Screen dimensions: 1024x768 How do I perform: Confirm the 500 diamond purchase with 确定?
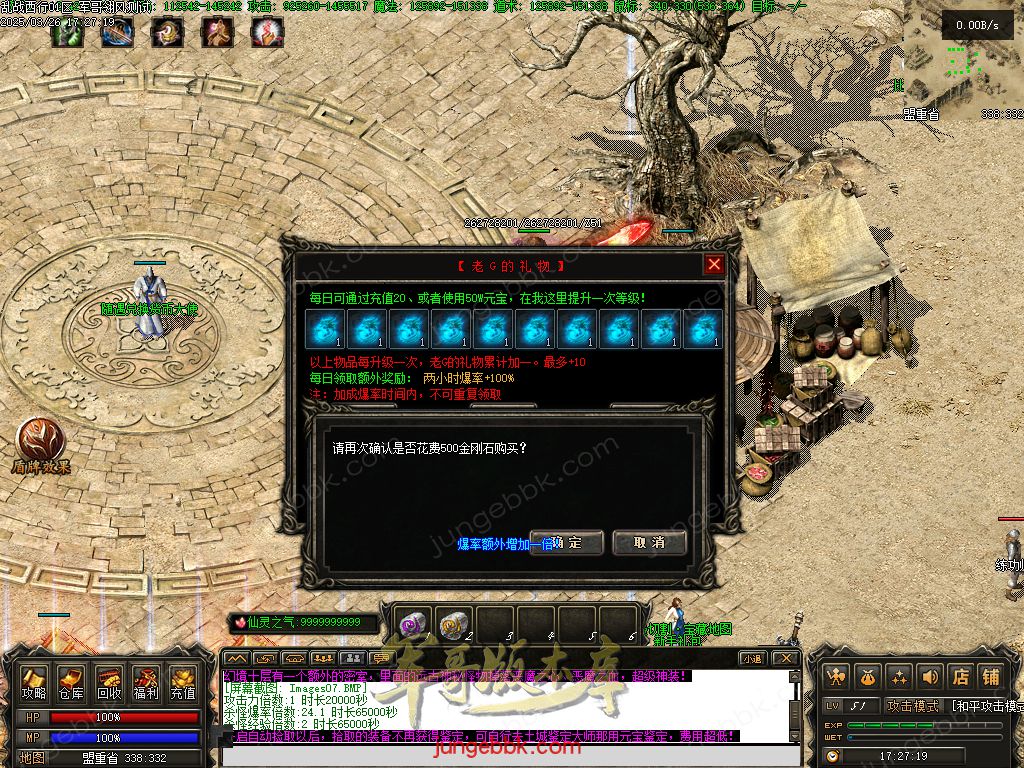[x=567, y=543]
